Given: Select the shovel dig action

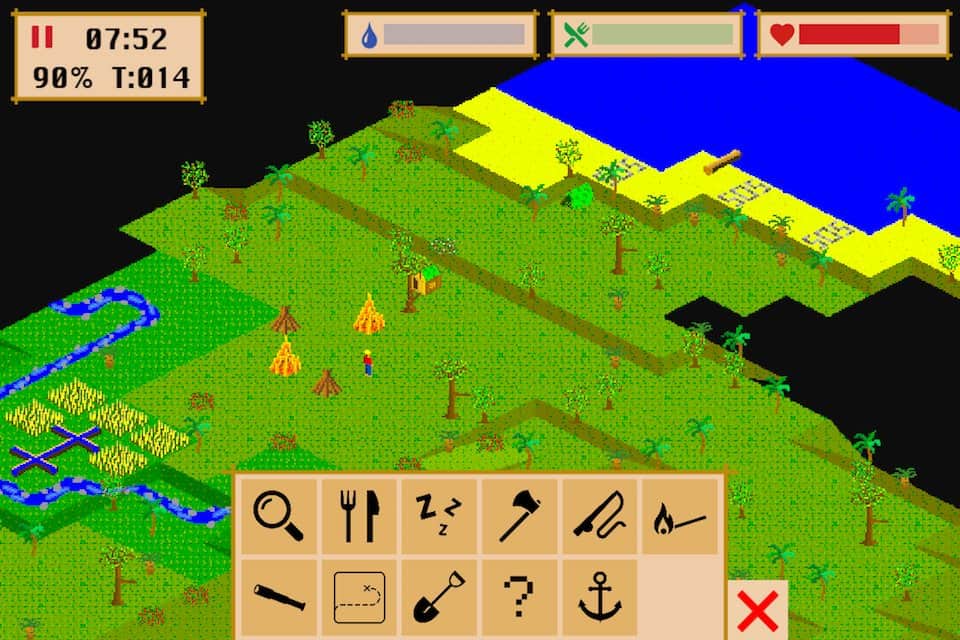Looking at the screenshot, I should click(x=439, y=597).
